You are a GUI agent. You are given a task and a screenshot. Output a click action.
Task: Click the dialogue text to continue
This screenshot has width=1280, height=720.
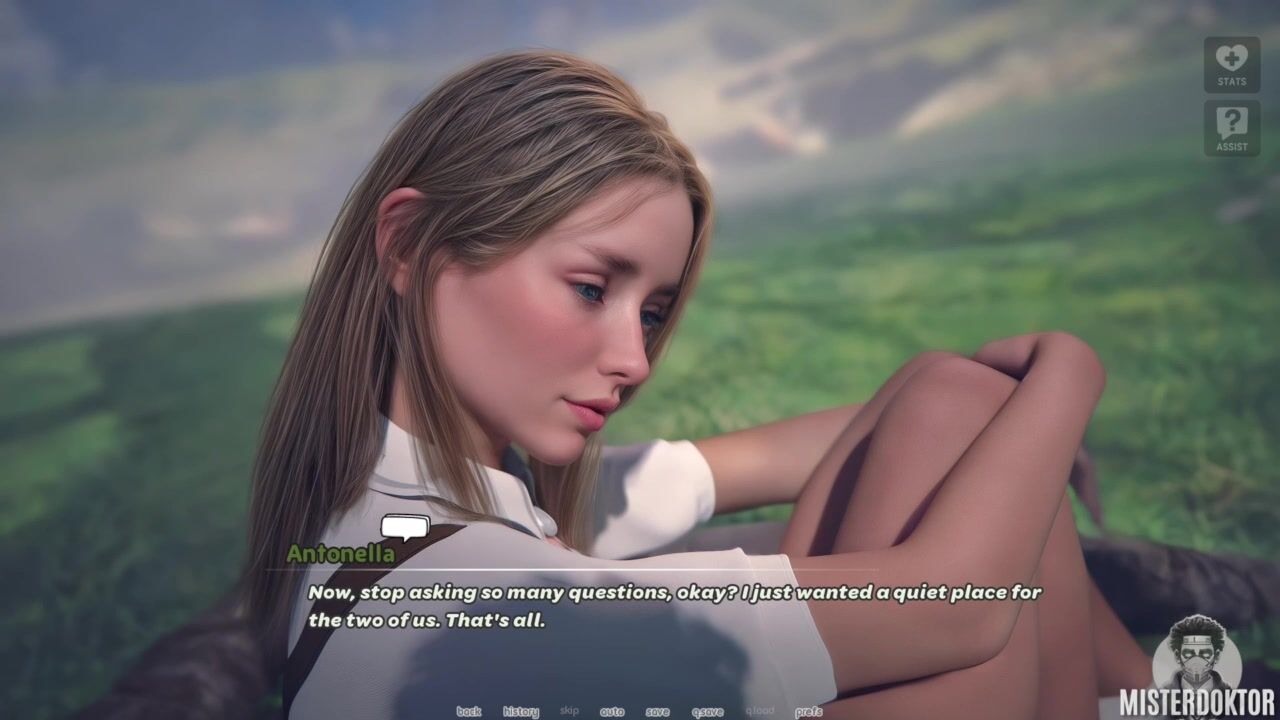click(x=675, y=606)
